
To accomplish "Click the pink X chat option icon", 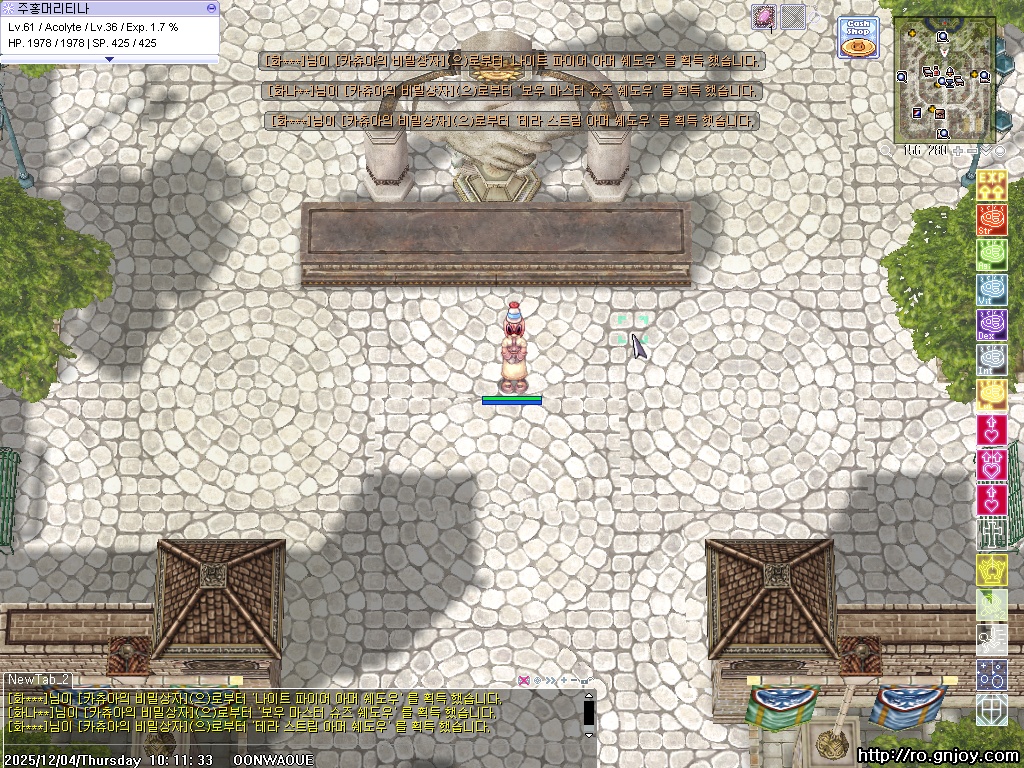I will [x=523, y=680].
